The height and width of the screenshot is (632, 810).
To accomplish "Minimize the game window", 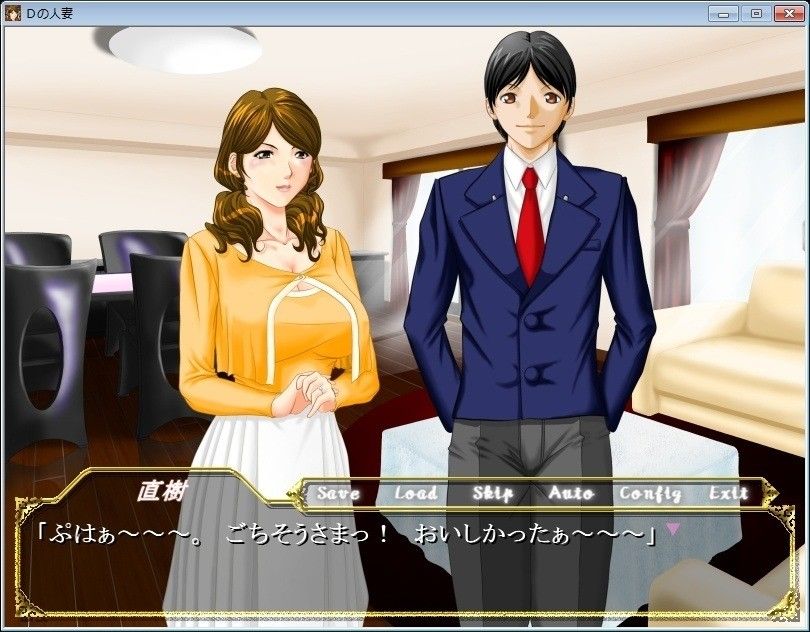I will [x=723, y=13].
